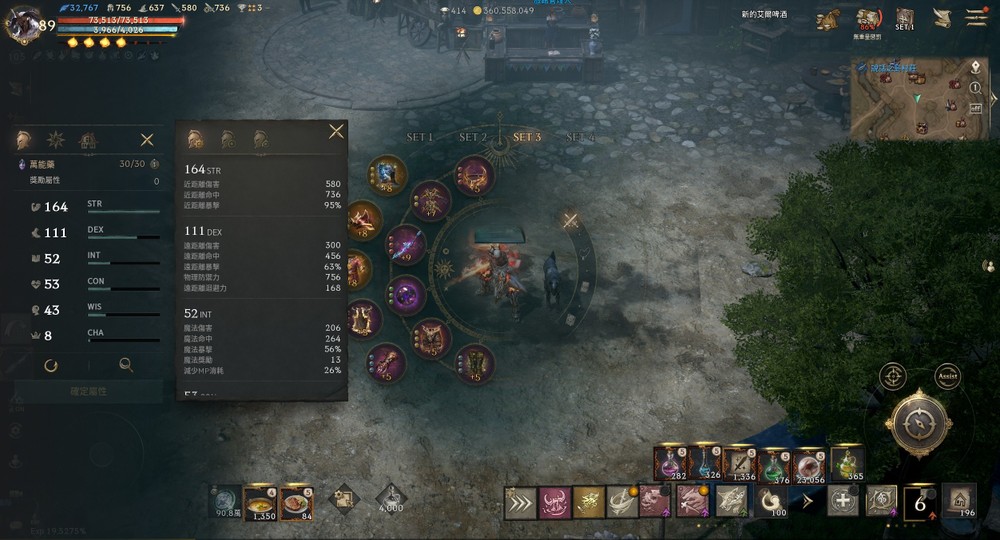Use the red potion quick slot
This screenshot has height=540, width=1000.
[x=668, y=462]
